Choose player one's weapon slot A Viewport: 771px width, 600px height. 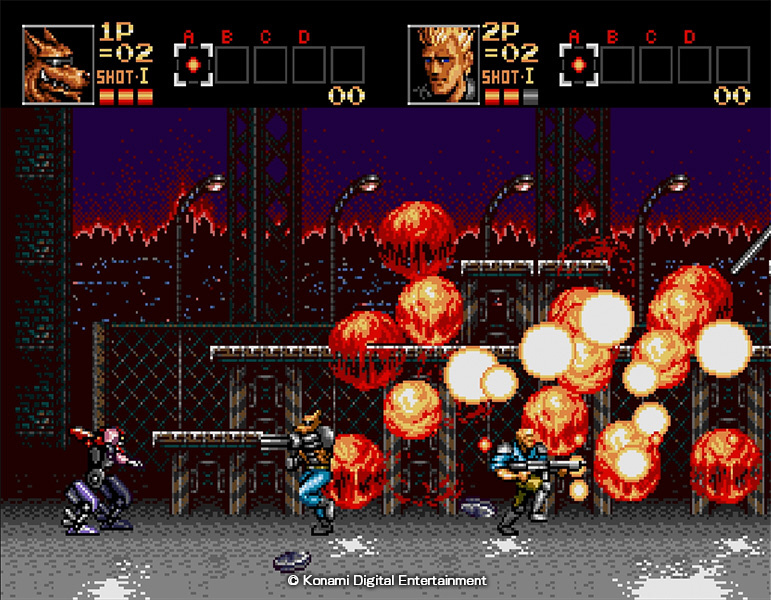(193, 65)
